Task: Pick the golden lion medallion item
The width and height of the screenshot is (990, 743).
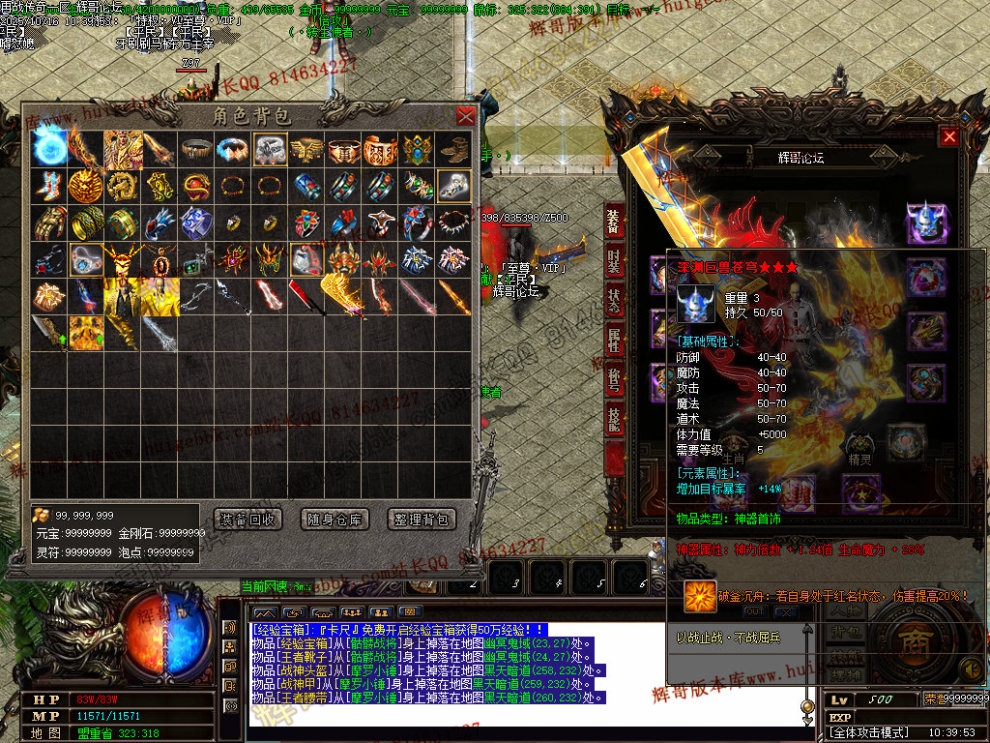Action: coord(86,186)
